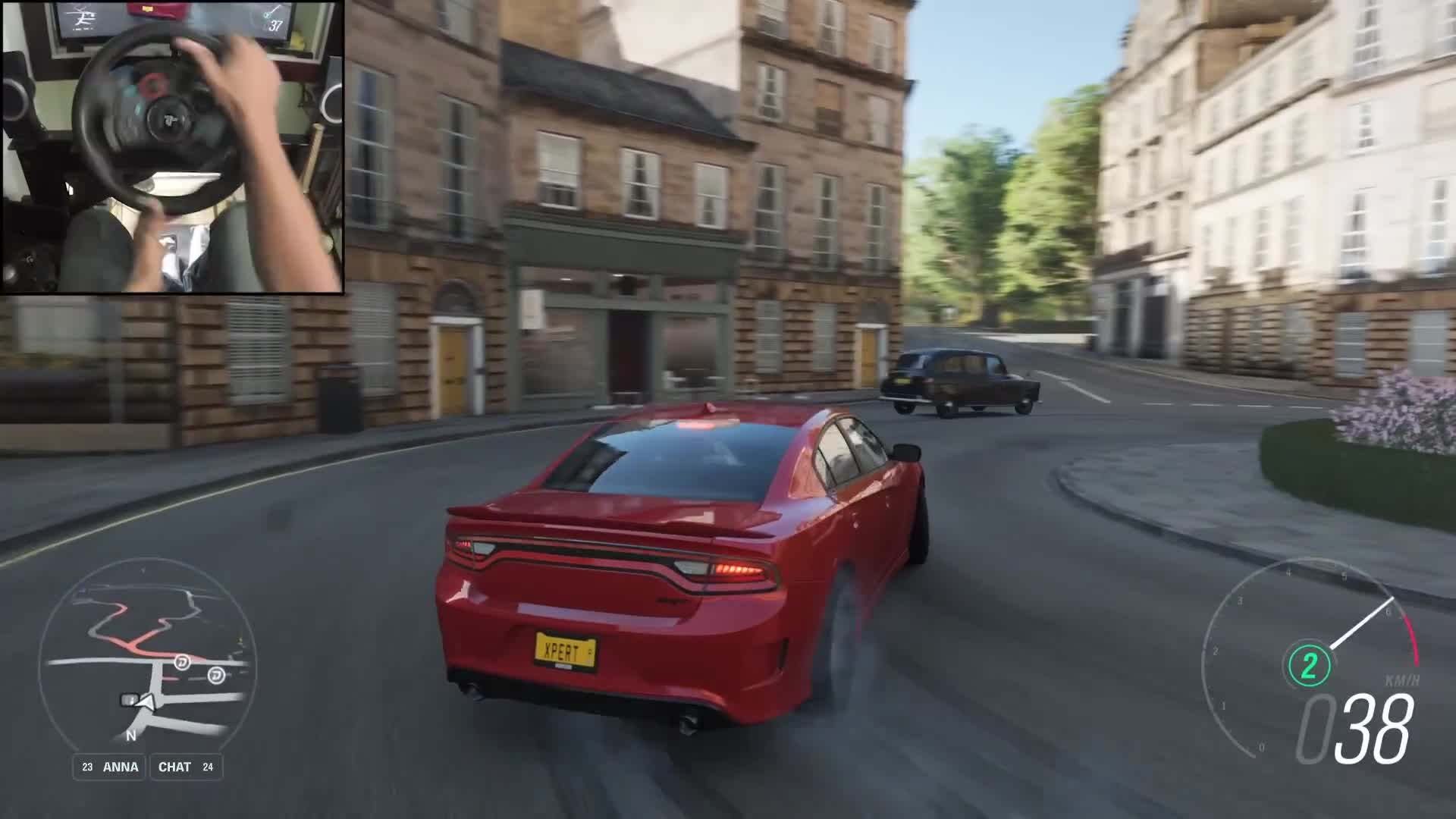Click the player arrow on the minimap
Image resolution: width=1456 pixels, height=819 pixels.
[x=147, y=701]
